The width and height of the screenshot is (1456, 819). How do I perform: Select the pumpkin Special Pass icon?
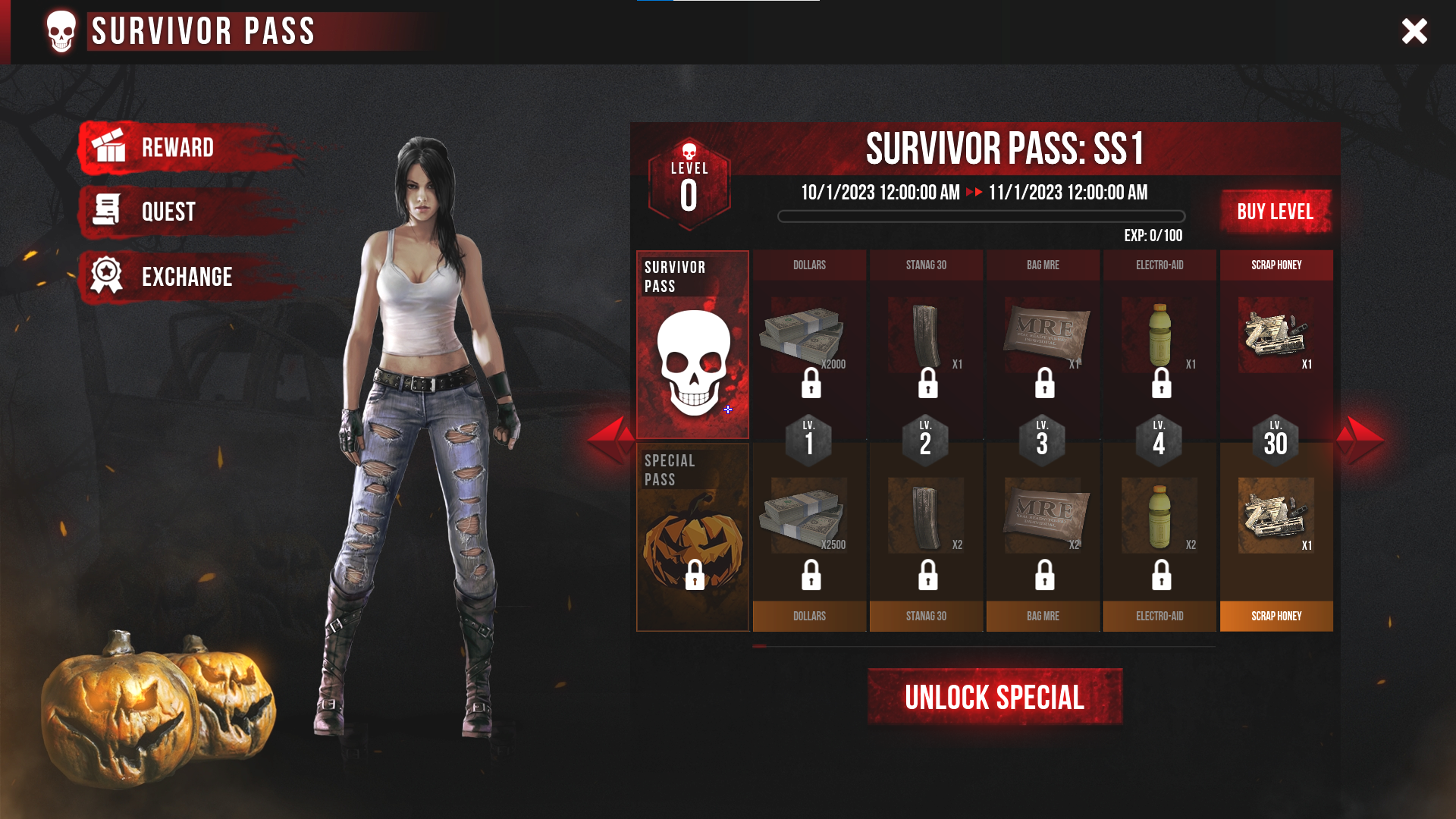click(692, 535)
